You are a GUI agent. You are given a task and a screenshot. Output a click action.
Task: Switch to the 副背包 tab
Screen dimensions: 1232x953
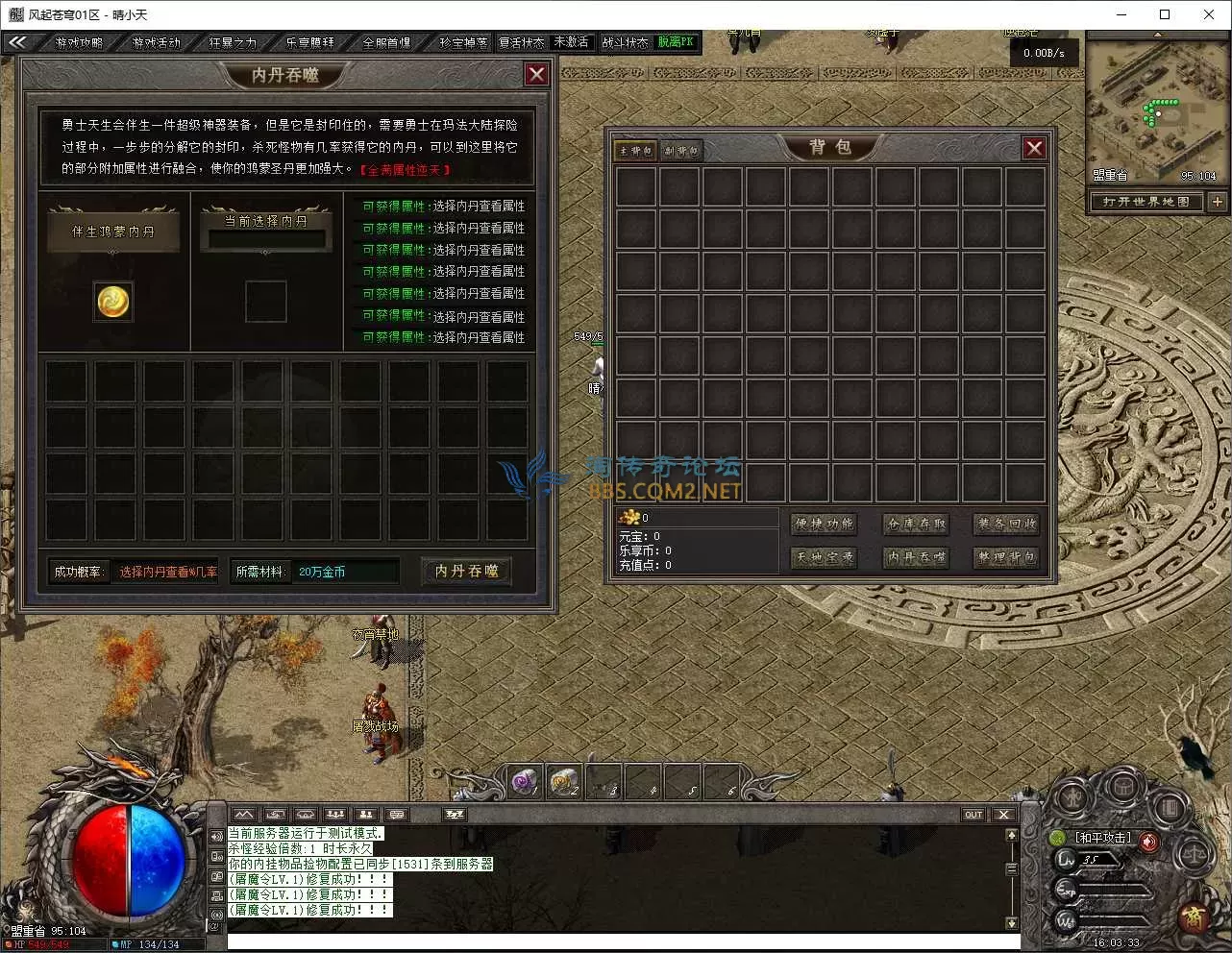pos(681,151)
